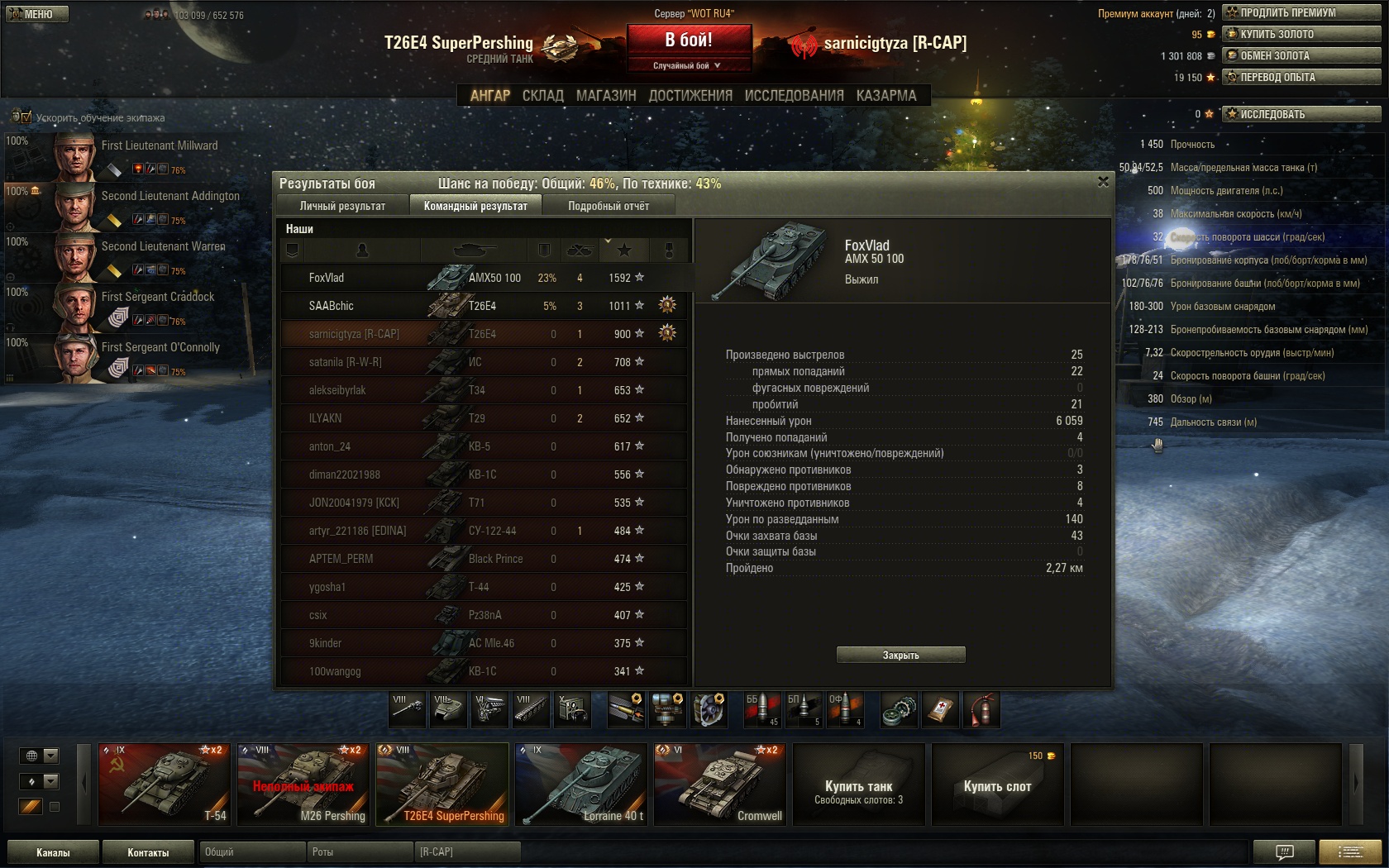This screenshot has width=1389, height=868.
Task: Click ПРОДЛИТЬ ПРЕМИУМ button
Action: pos(1301,12)
